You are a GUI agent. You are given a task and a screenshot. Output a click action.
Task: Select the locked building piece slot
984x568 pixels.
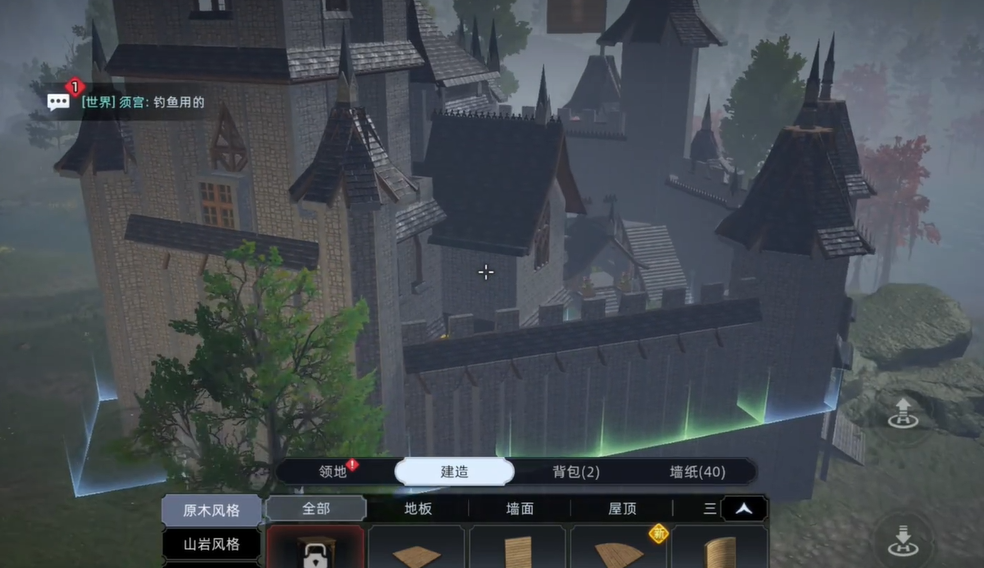315,549
